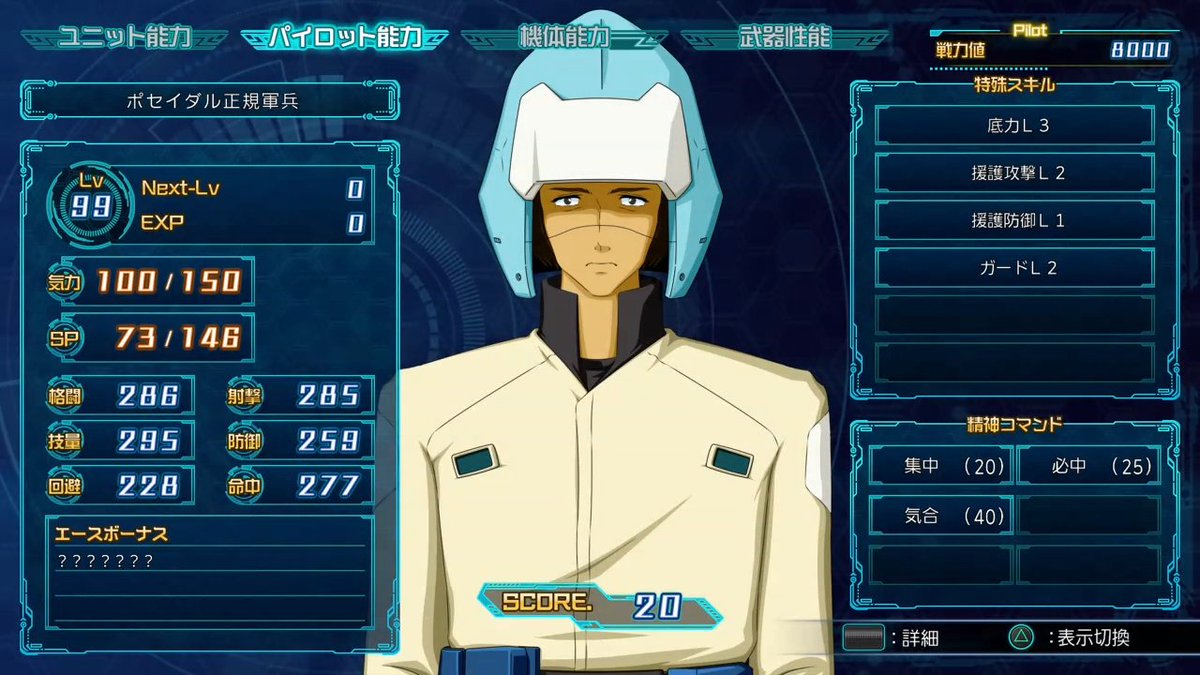Click the 気合 spirit command
The image size is (1200, 675).
940,516
